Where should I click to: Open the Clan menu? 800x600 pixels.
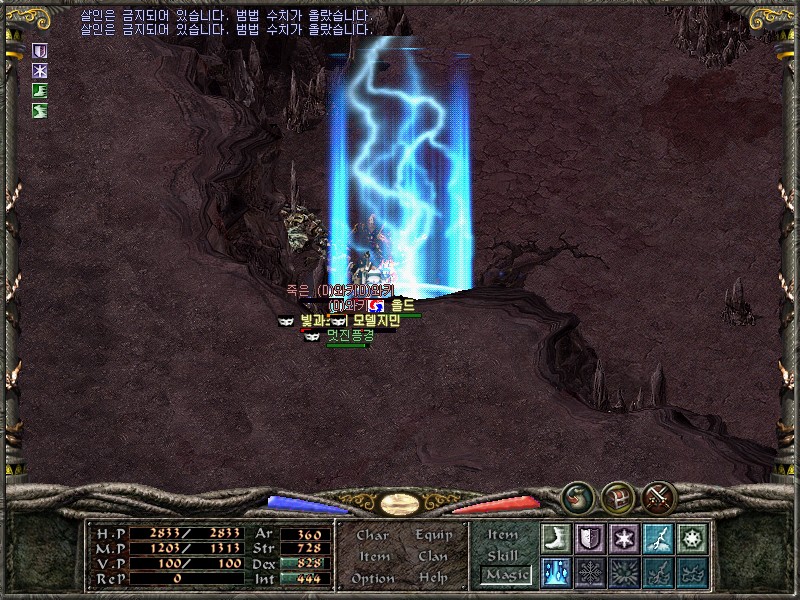tap(433, 556)
